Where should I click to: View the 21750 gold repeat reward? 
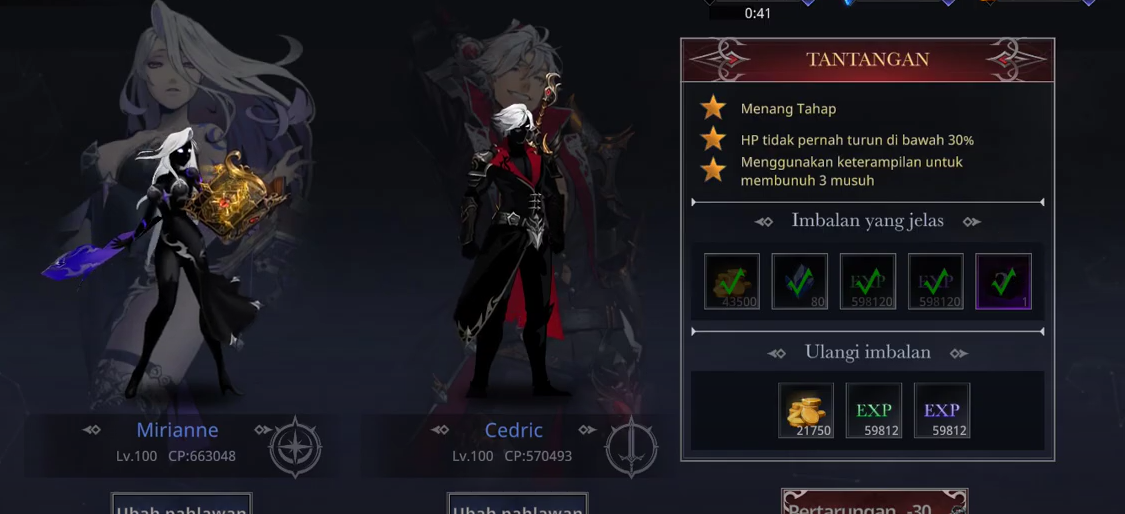point(806,410)
